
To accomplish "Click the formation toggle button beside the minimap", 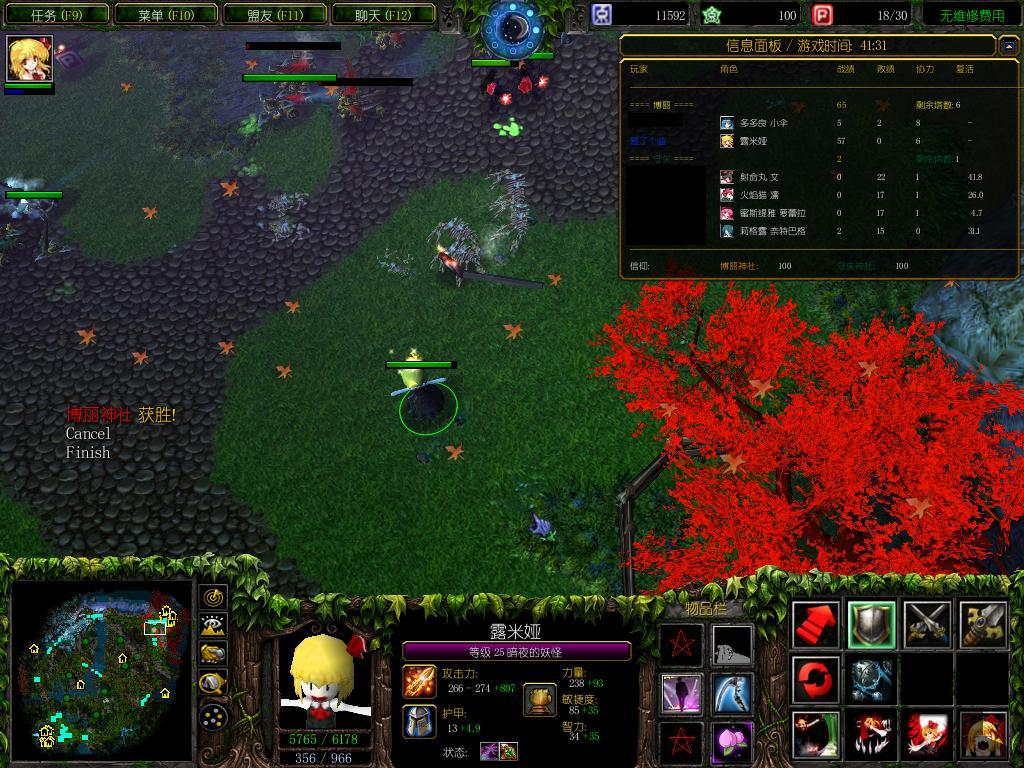I will click(x=214, y=716).
